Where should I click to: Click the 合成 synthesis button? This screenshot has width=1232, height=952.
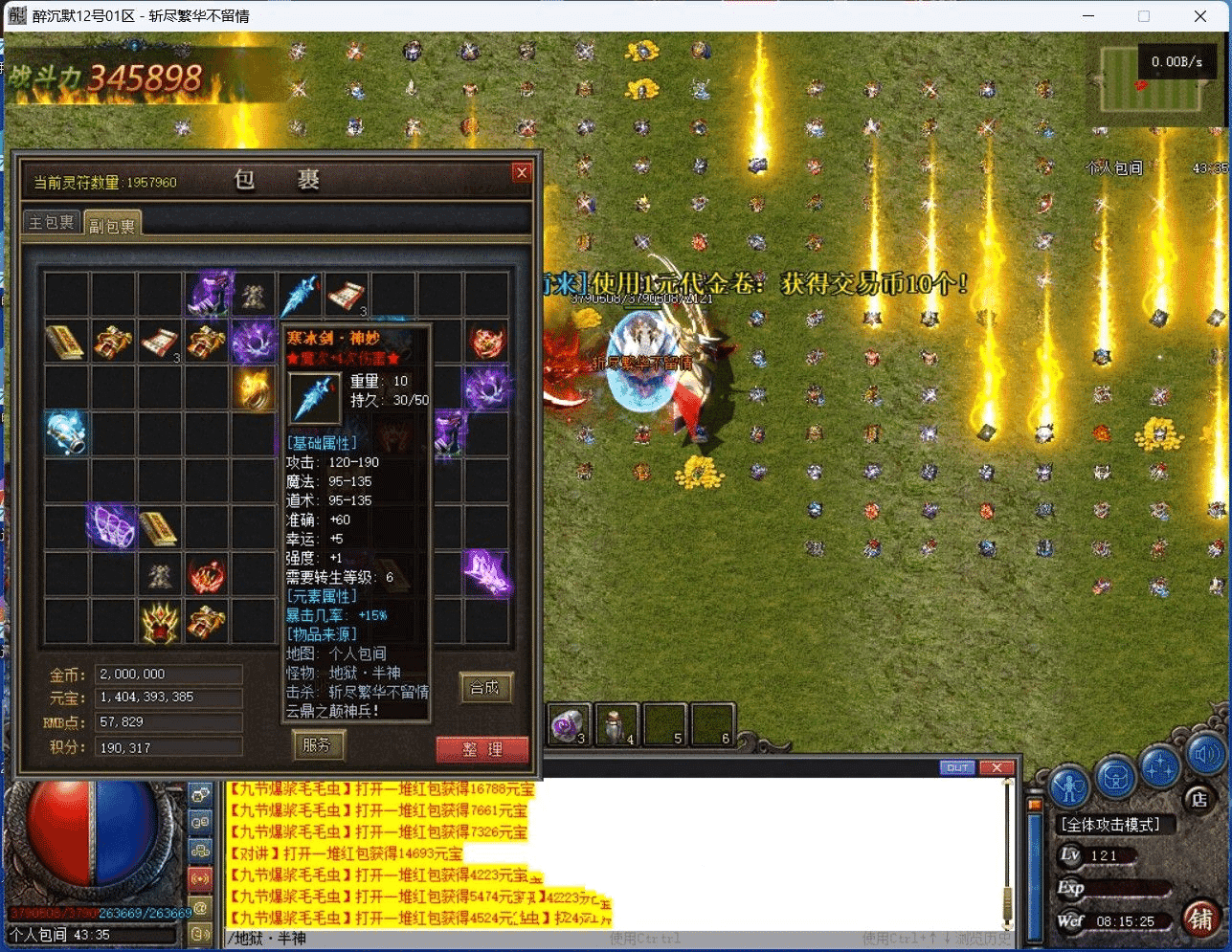(x=485, y=687)
